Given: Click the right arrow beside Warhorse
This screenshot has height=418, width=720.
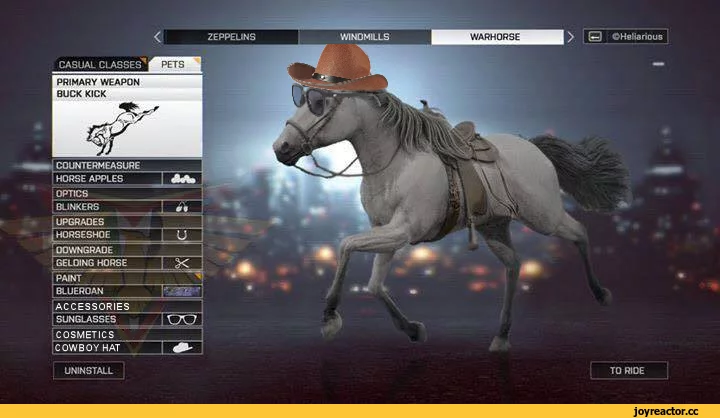Looking at the screenshot, I should click(x=571, y=37).
